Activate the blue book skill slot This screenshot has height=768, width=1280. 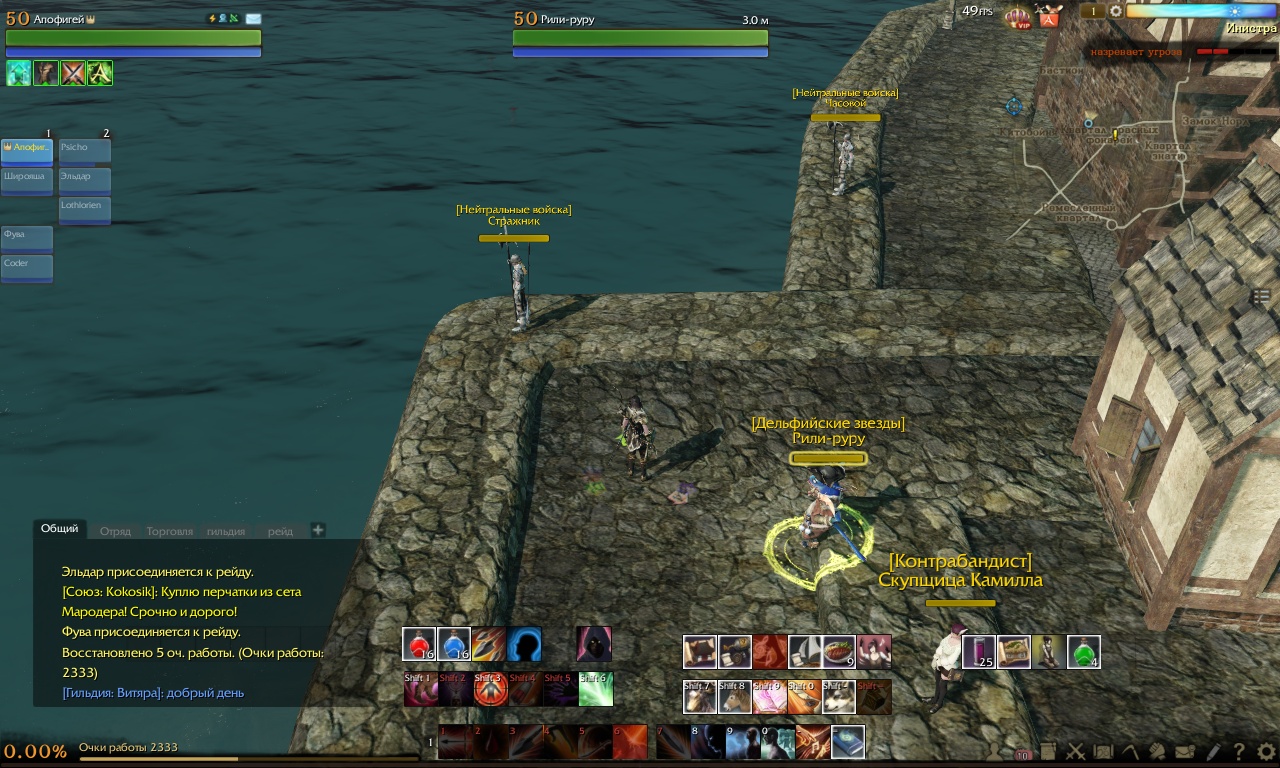847,742
